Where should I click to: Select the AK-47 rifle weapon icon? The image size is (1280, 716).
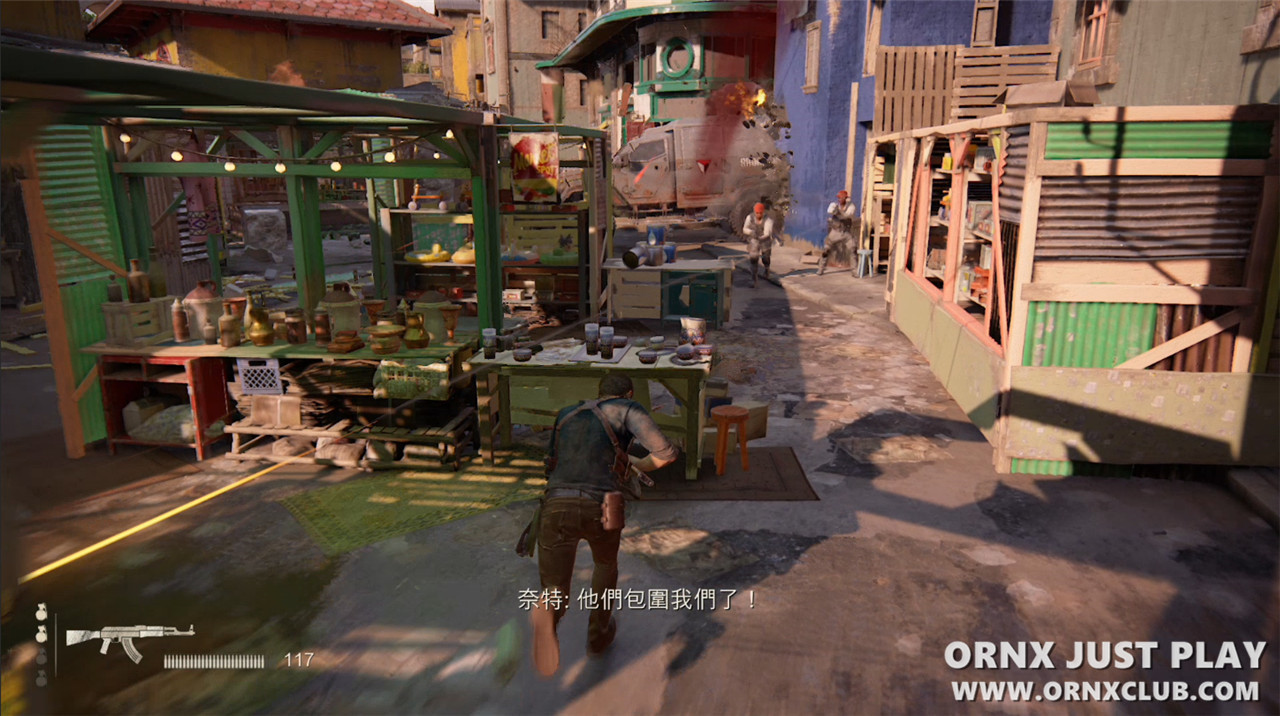pos(129,639)
